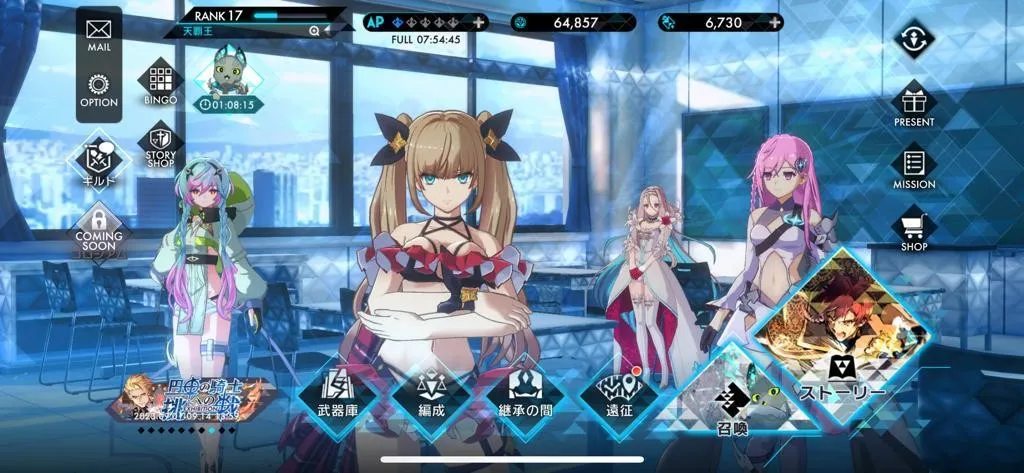
Task: Add currency next to 64,857
Action: coord(627,22)
